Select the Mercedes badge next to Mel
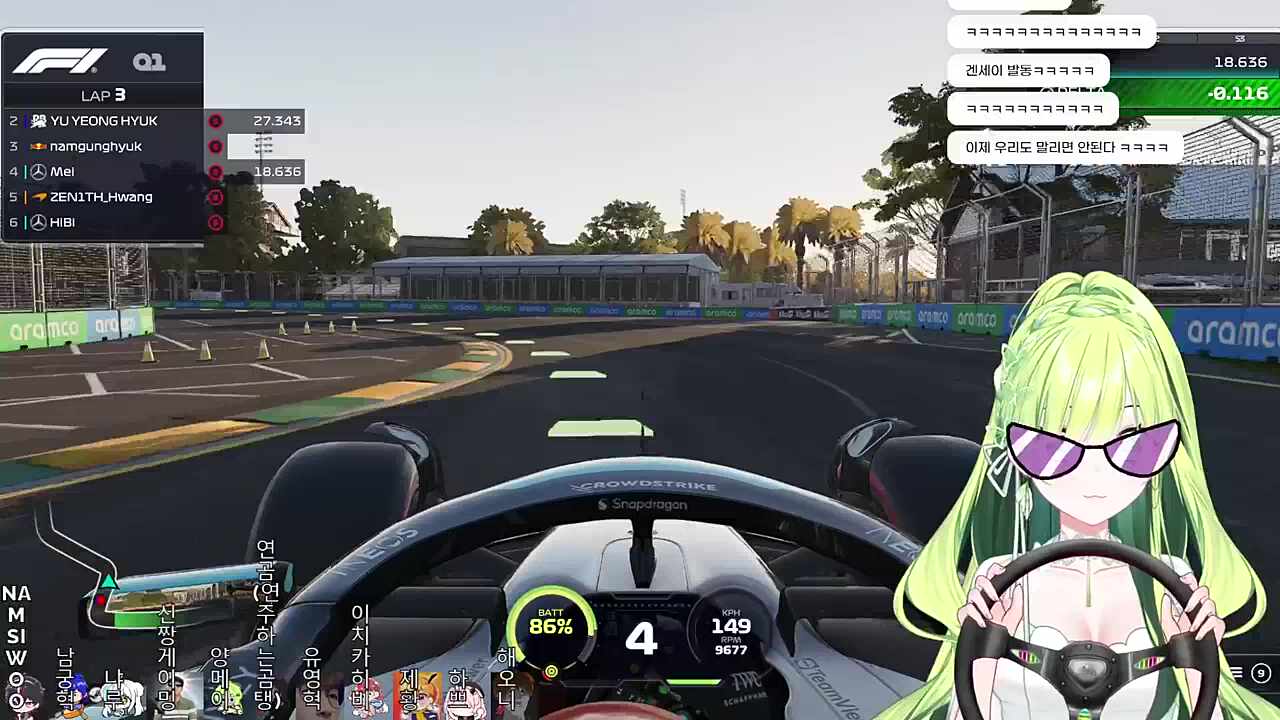 click(x=37, y=171)
